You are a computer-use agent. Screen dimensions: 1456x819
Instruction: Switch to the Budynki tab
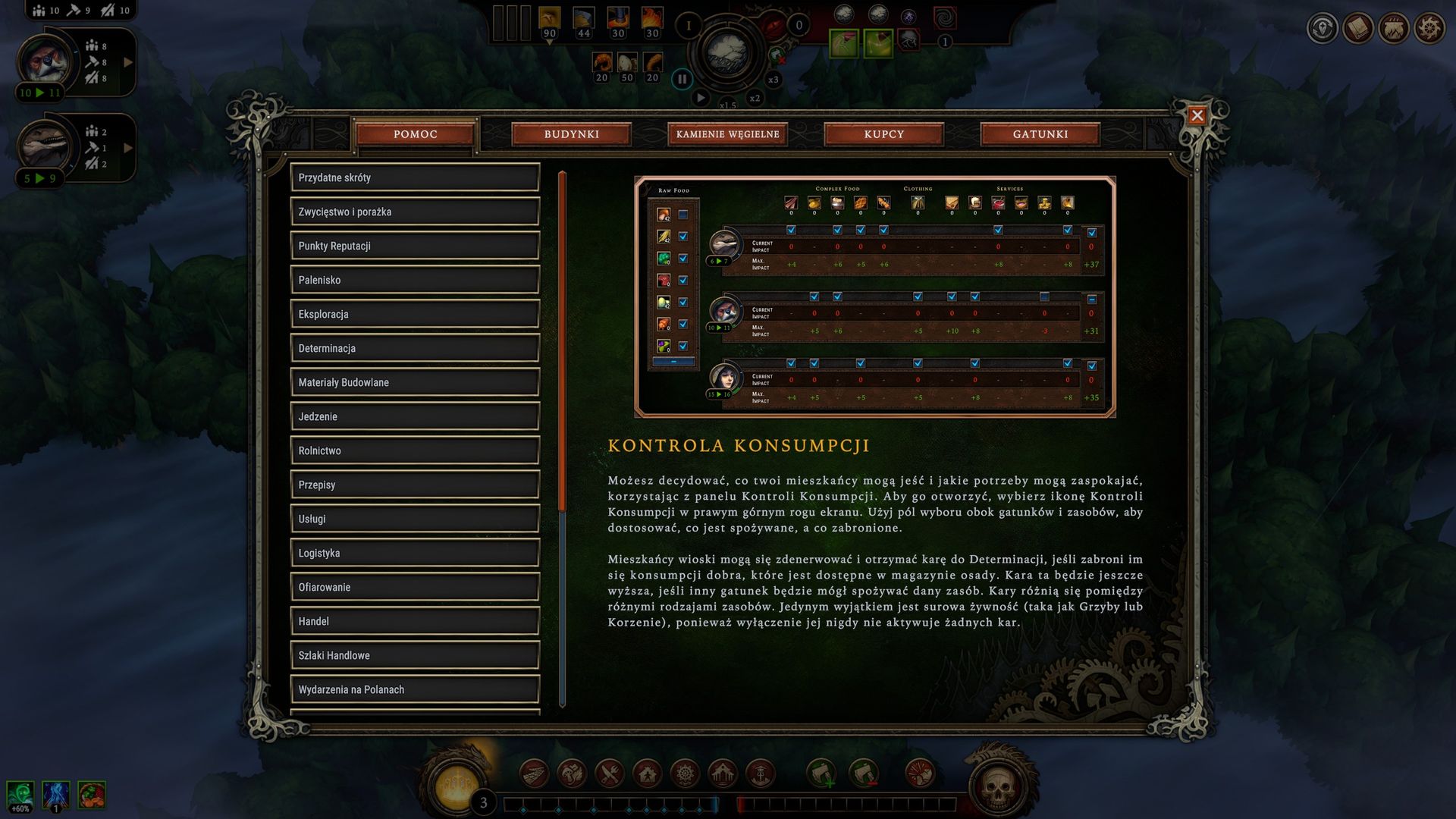point(571,134)
